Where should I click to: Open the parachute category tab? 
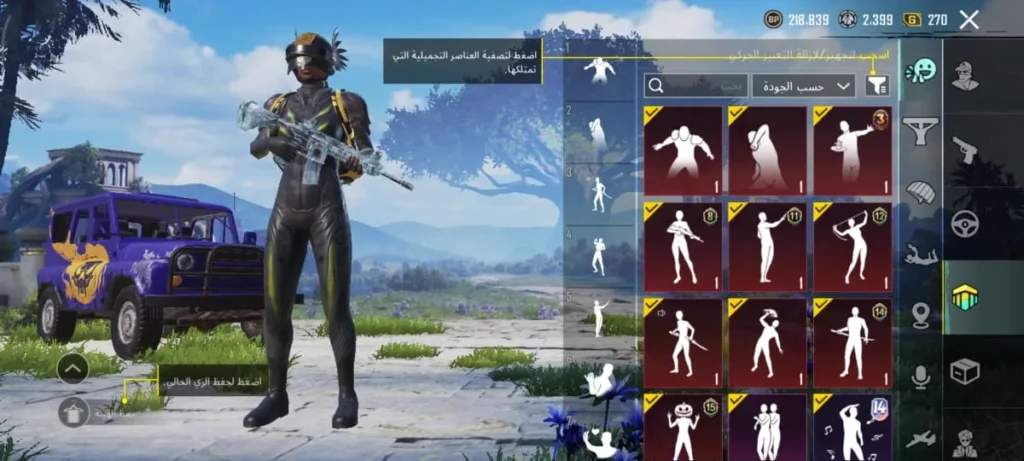point(919,191)
